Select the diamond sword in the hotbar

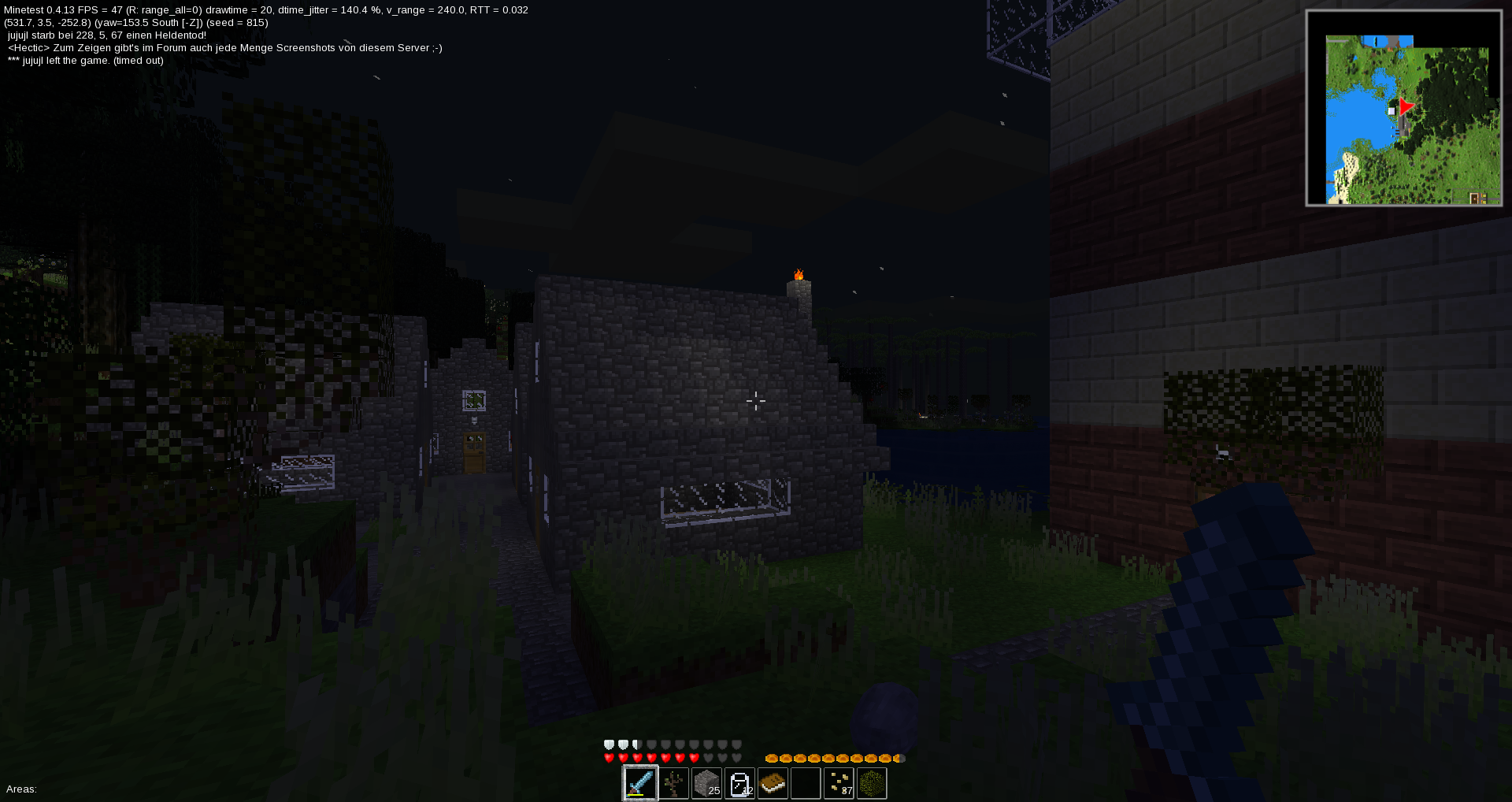640,784
